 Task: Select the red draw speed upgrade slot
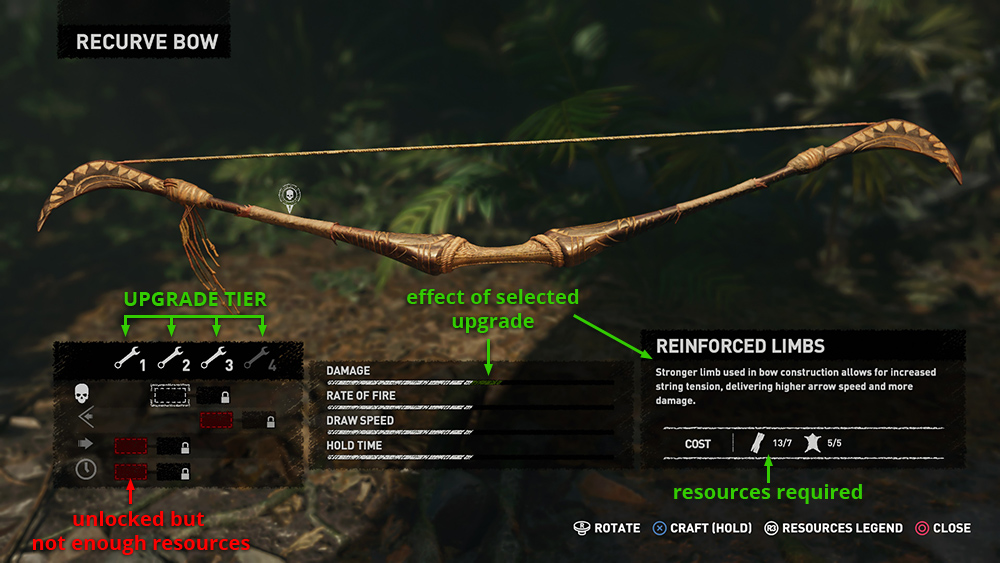(x=130, y=446)
